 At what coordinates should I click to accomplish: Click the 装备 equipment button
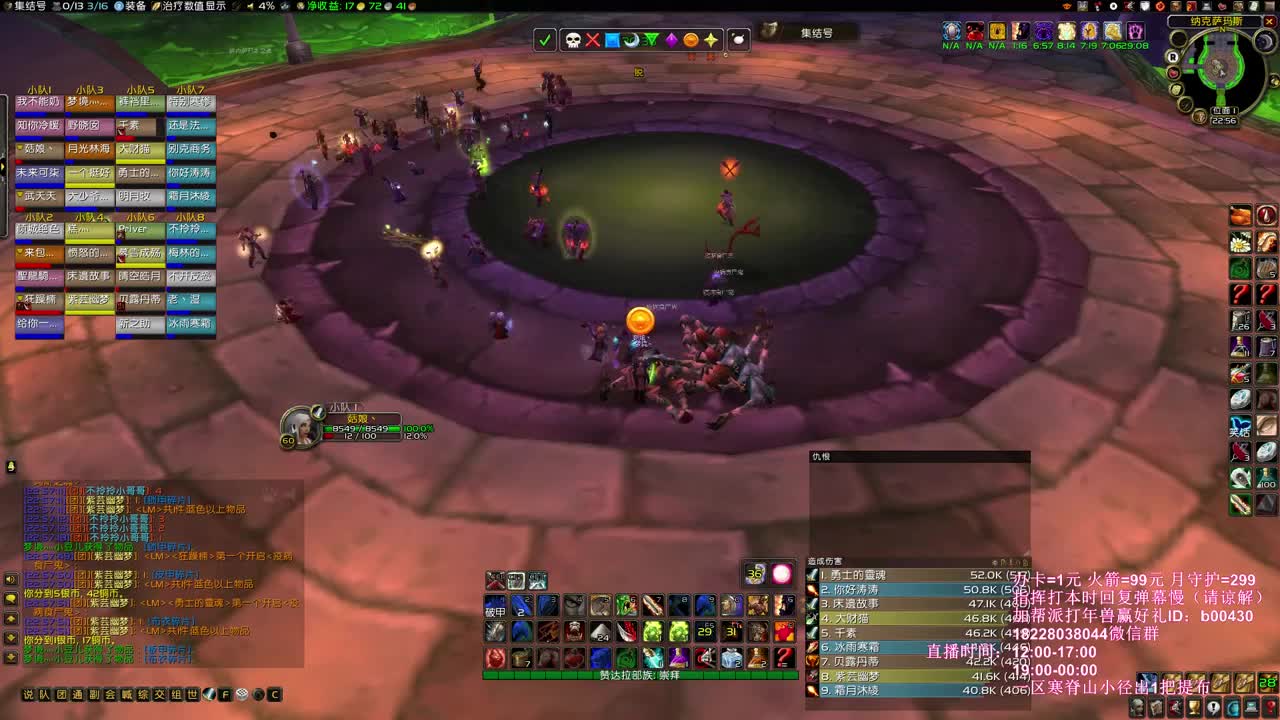pos(138,7)
